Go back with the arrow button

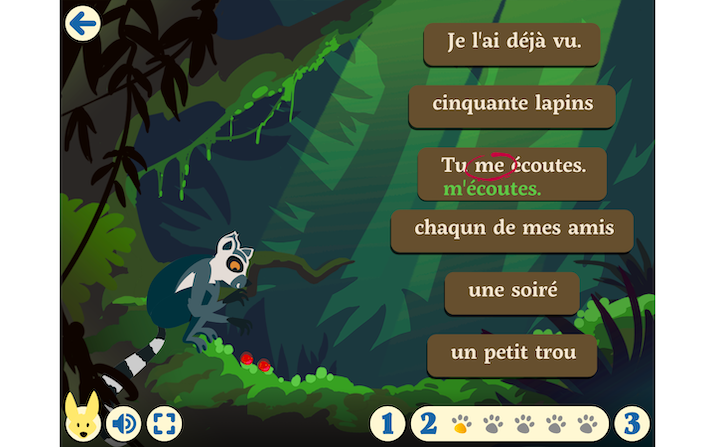(82, 23)
